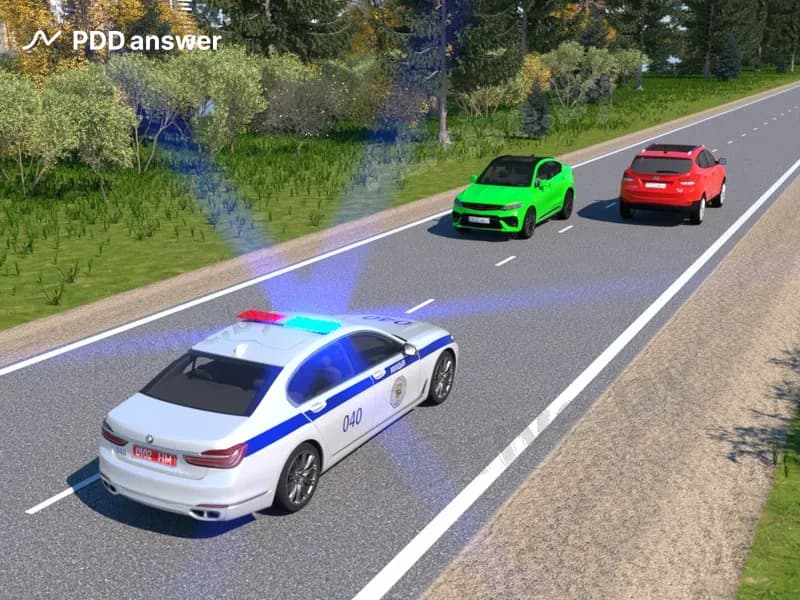Click the PDD answer logo
Viewport: 800px width, 600px height.
[120, 41]
